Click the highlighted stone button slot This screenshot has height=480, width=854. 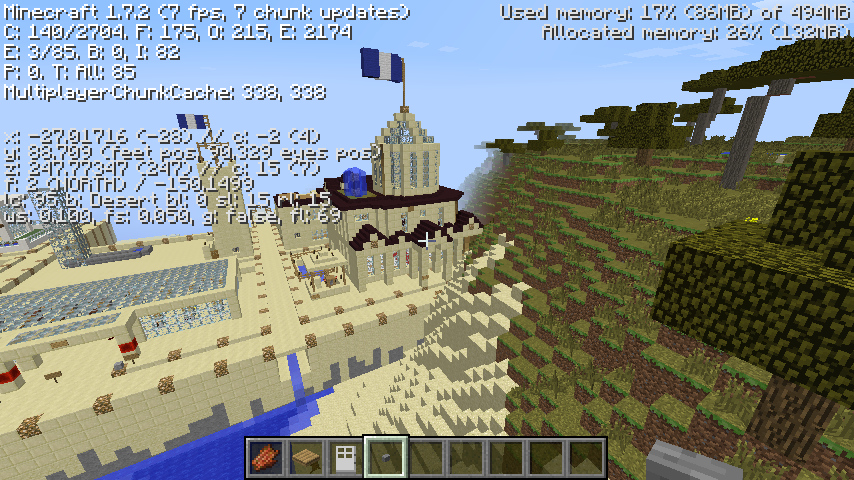pos(386,458)
